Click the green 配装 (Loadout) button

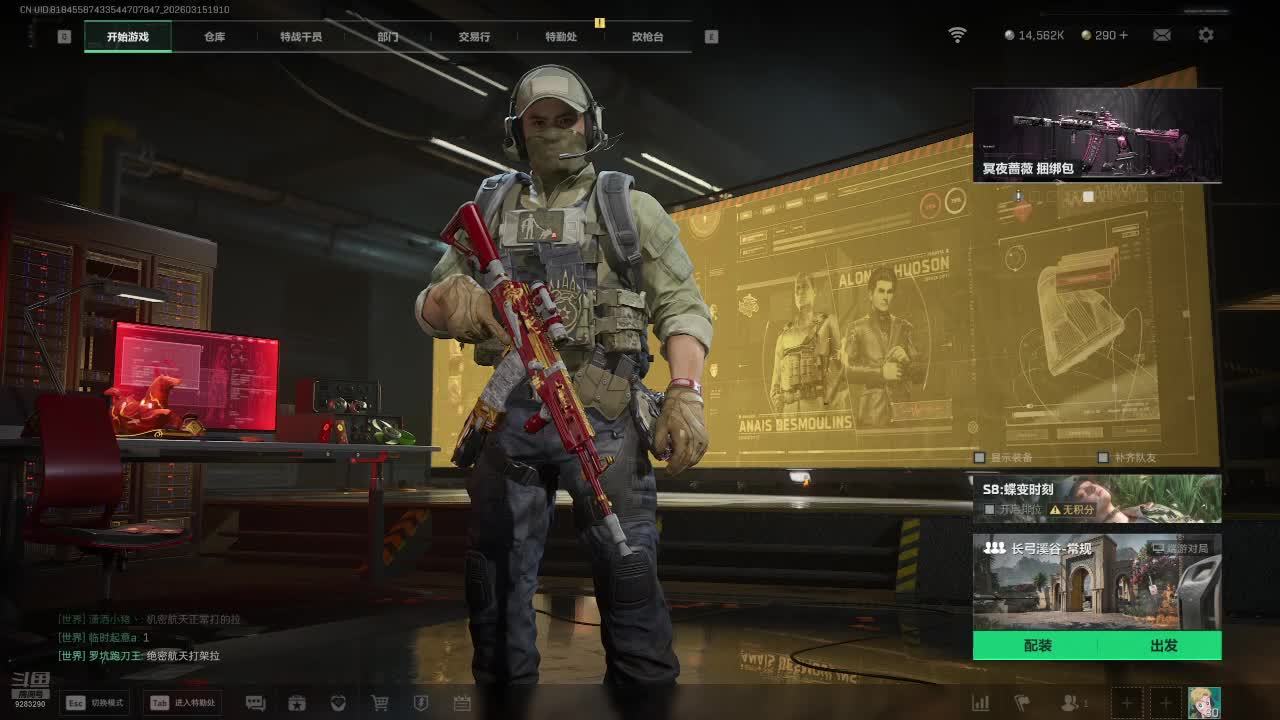(1037, 646)
